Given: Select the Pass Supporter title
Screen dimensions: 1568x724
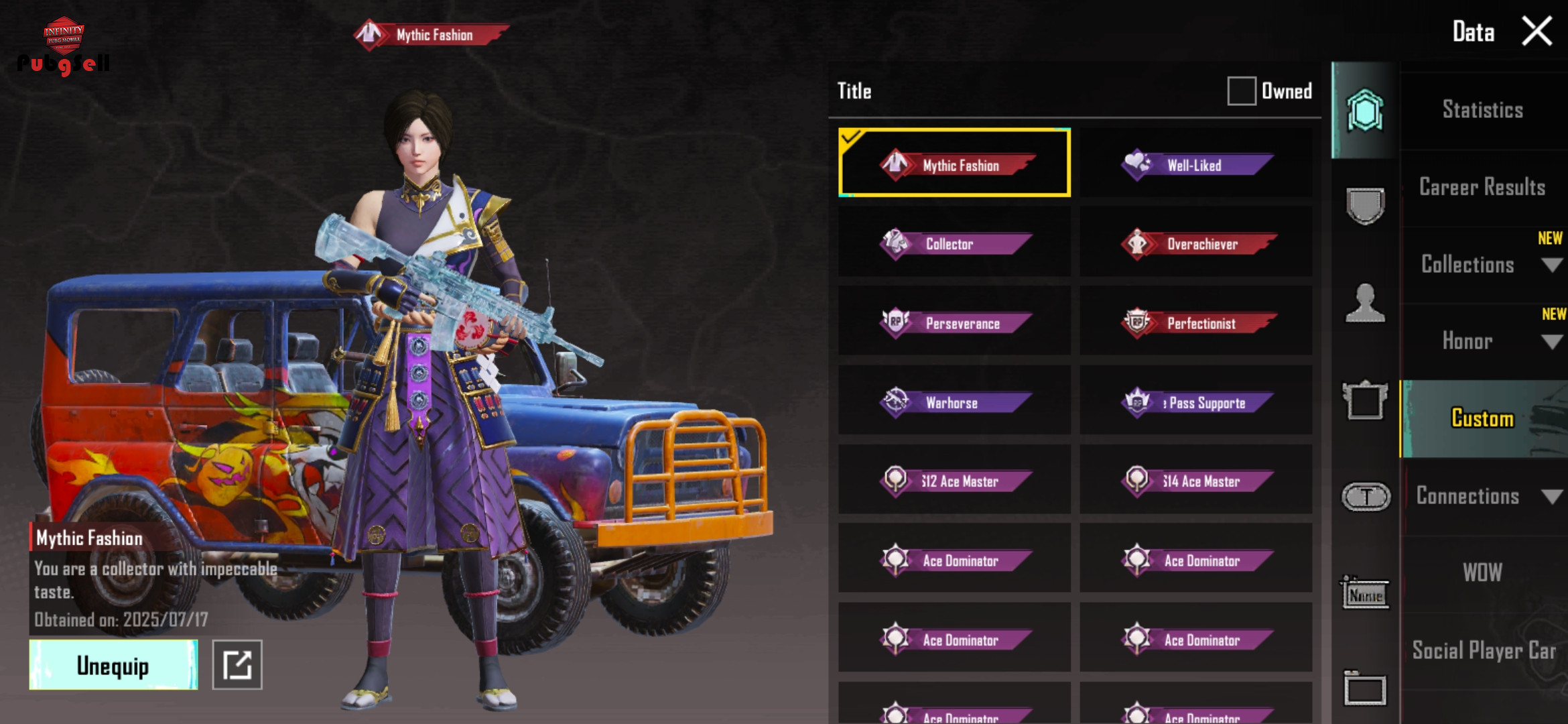Looking at the screenshot, I should point(1196,402).
